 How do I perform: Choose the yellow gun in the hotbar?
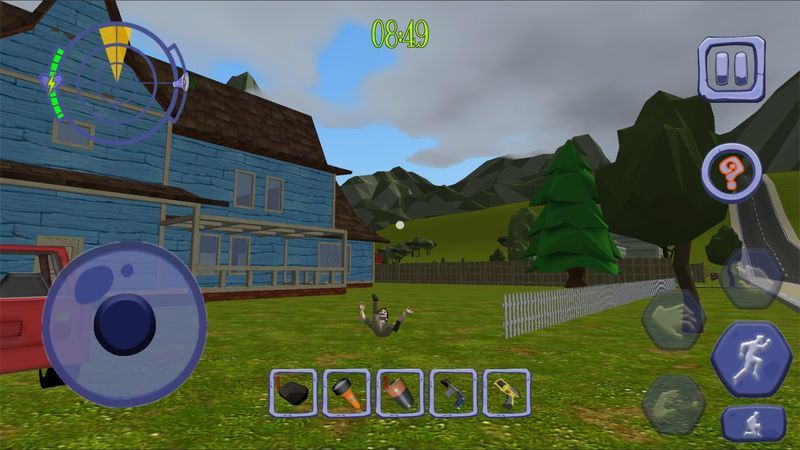pyautogui.click(x=506, y=393)
